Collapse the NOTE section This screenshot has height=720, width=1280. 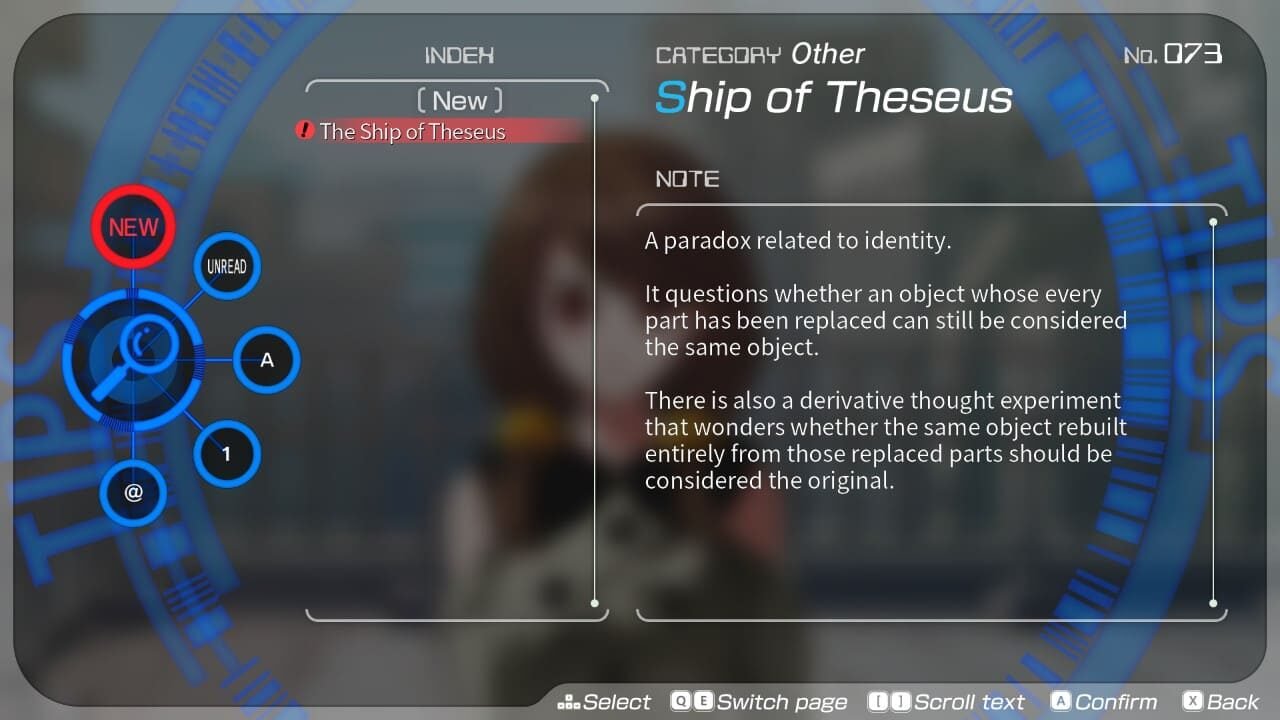(687, 179)
